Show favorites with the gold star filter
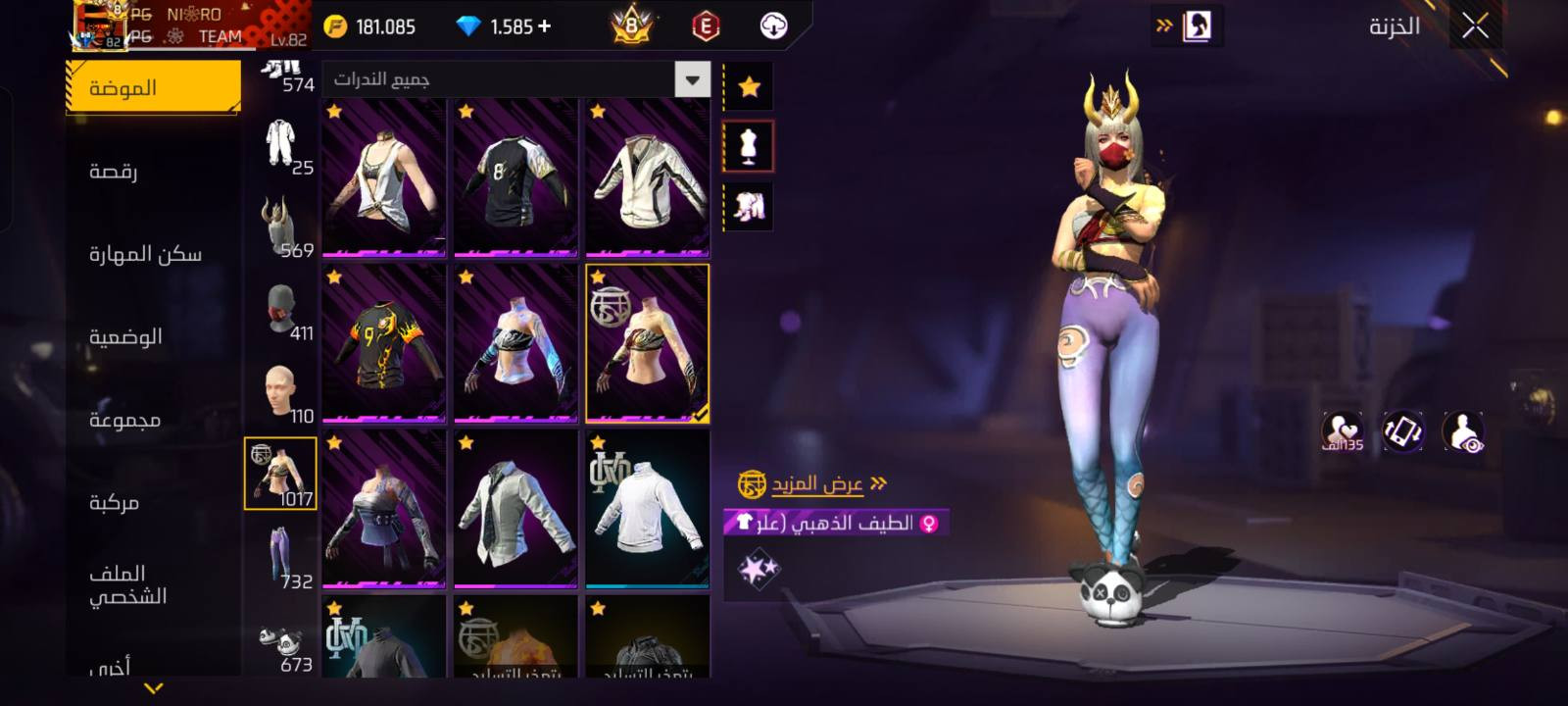Screen dimensions: 1568x706 [749, 87]
